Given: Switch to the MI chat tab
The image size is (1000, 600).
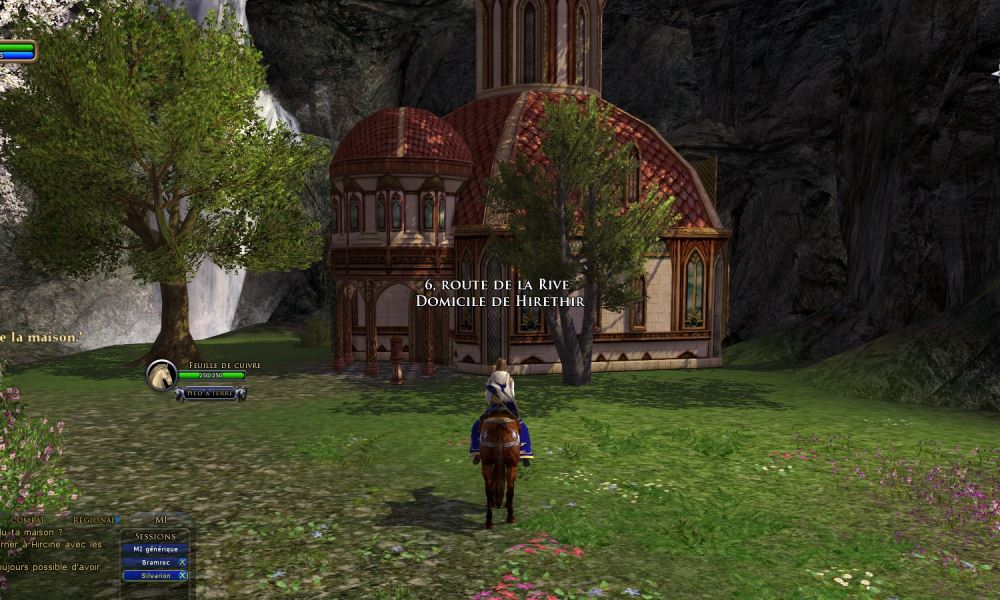Looking at the screenshot, I should 161,520.
